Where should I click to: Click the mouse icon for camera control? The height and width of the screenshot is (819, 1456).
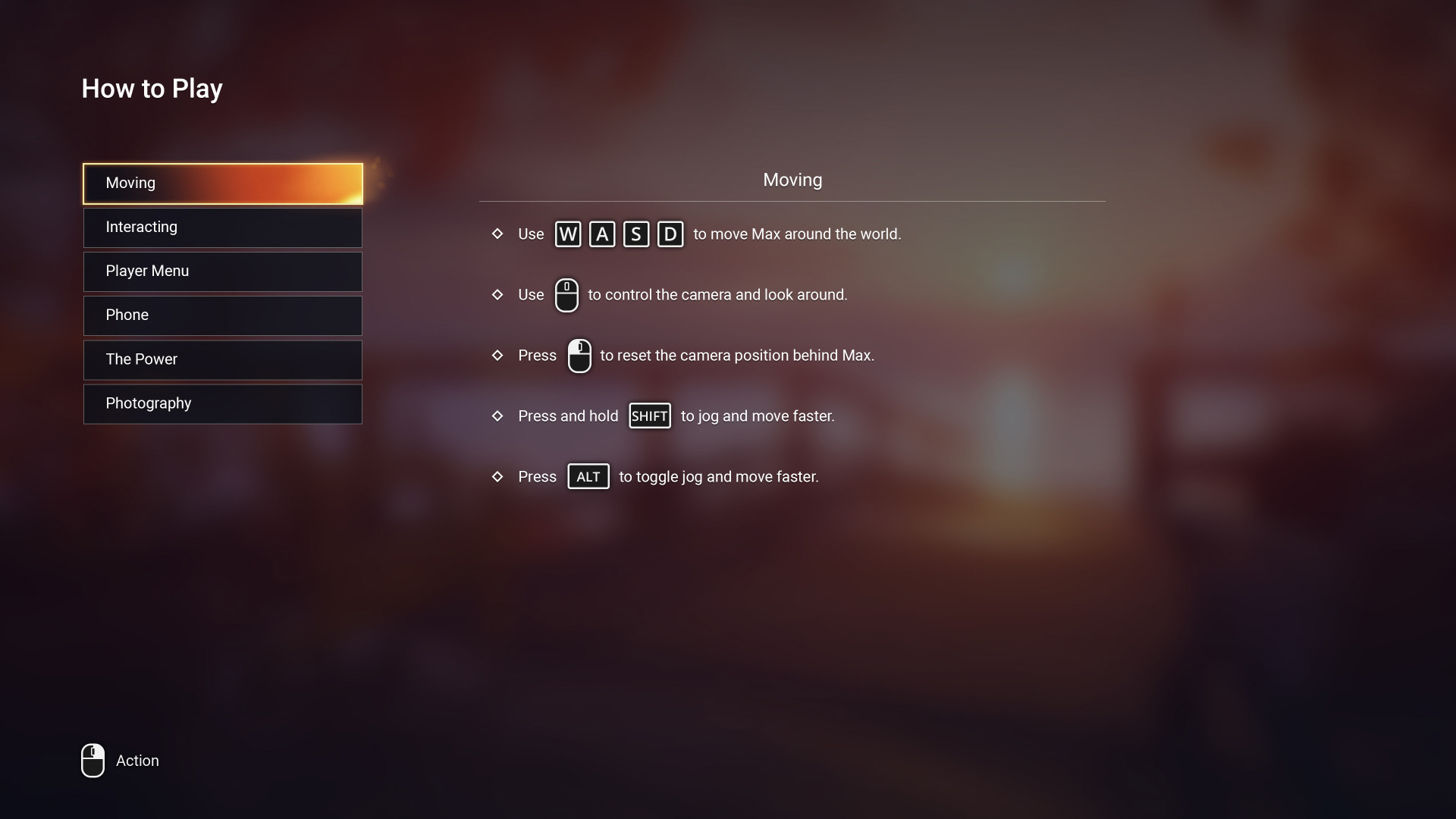tap(567, 295)
